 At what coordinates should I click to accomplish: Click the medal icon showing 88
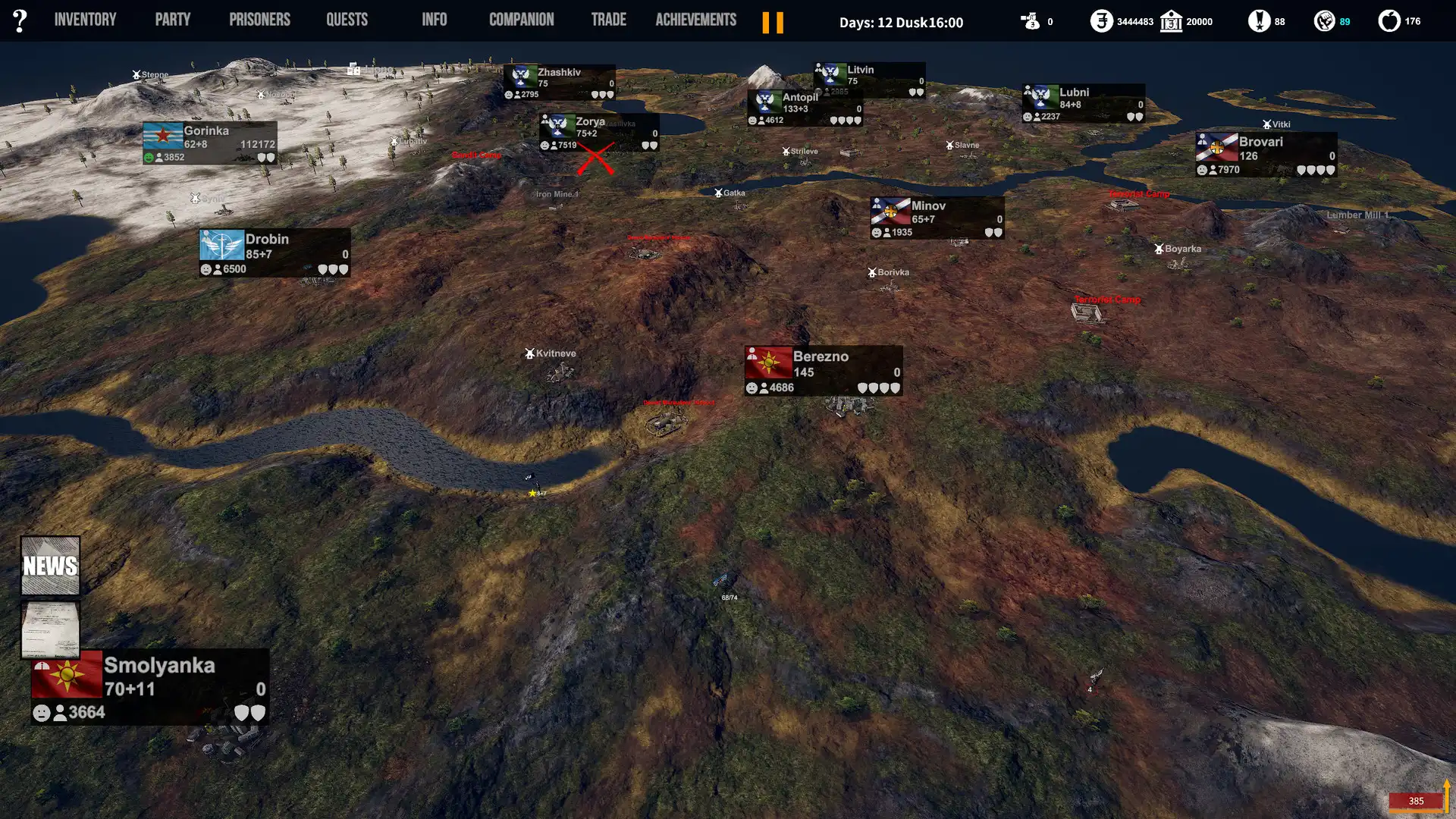[1260, 21]
